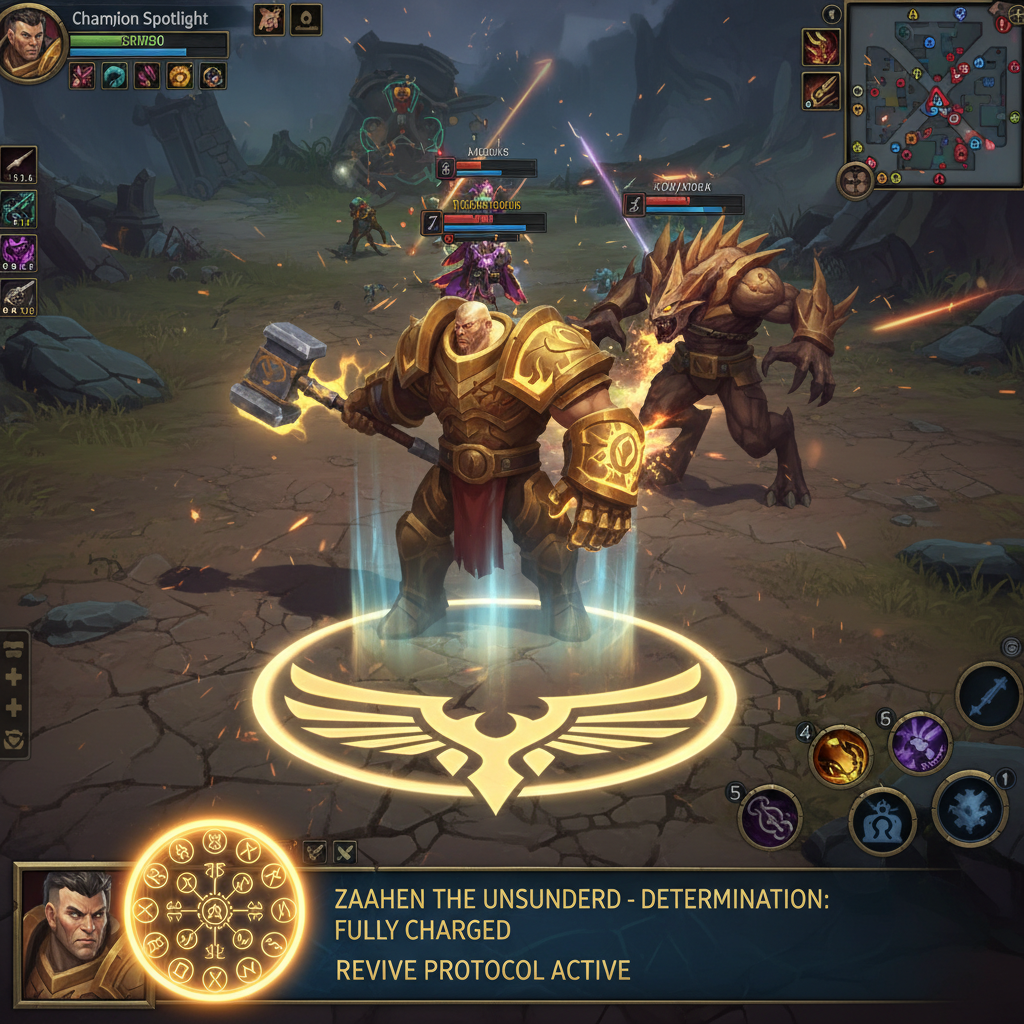Open the minimap
Viewport: 1024px width, 1024px height.
pyautogui.click(x=934, y=94)
